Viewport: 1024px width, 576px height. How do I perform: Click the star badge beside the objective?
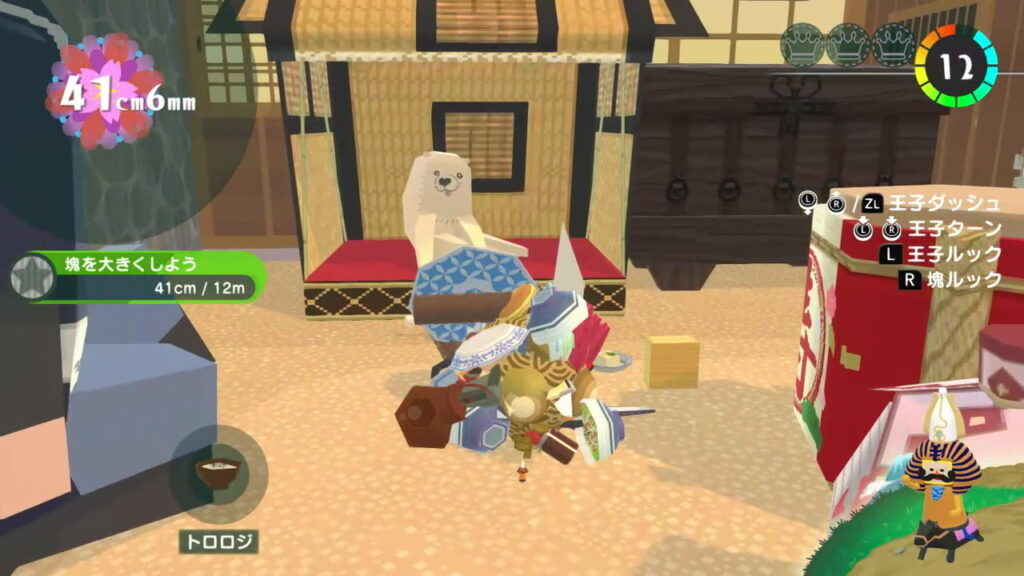point(31,277)
